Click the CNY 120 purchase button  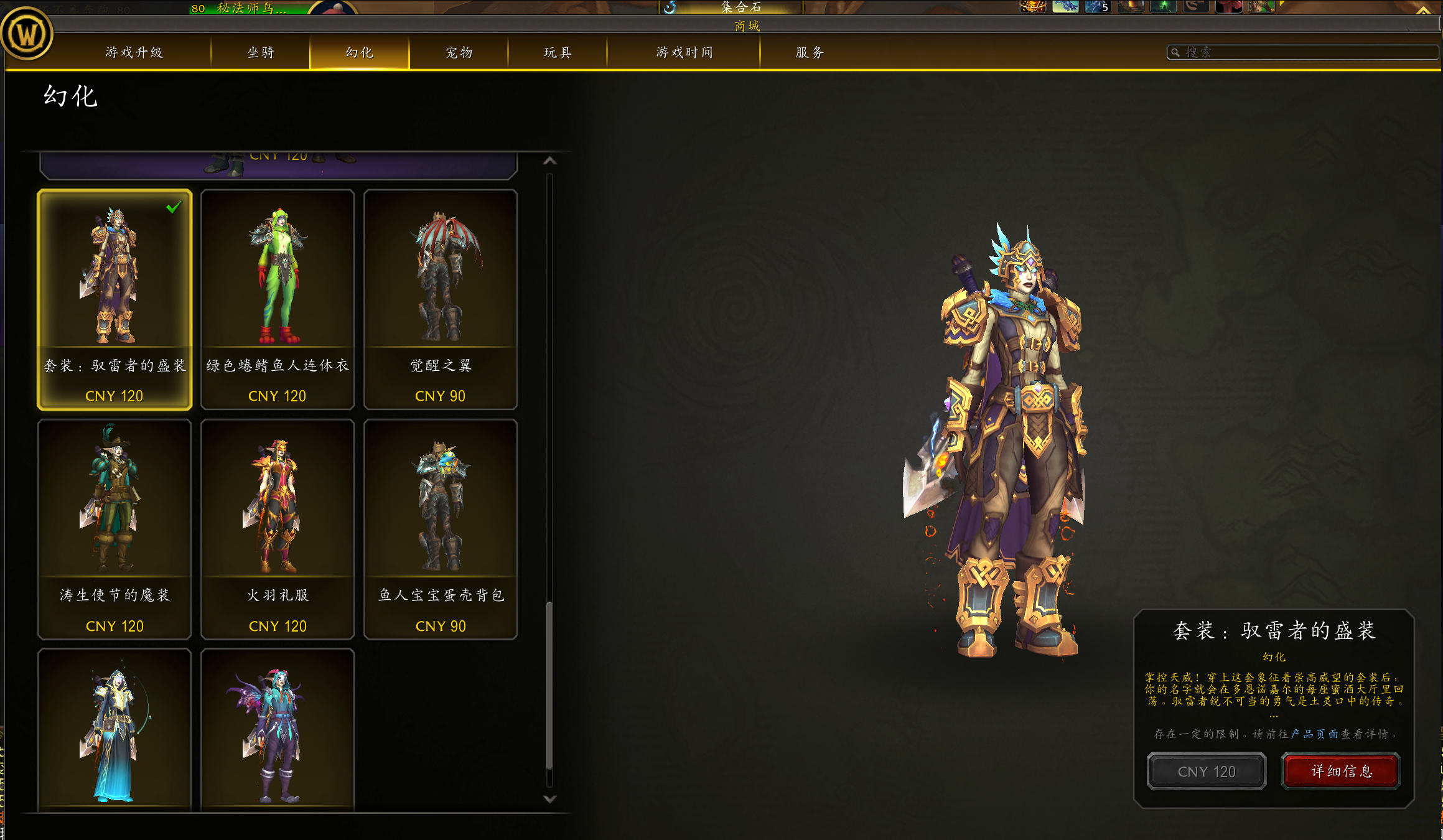[x=1206, y=772]
